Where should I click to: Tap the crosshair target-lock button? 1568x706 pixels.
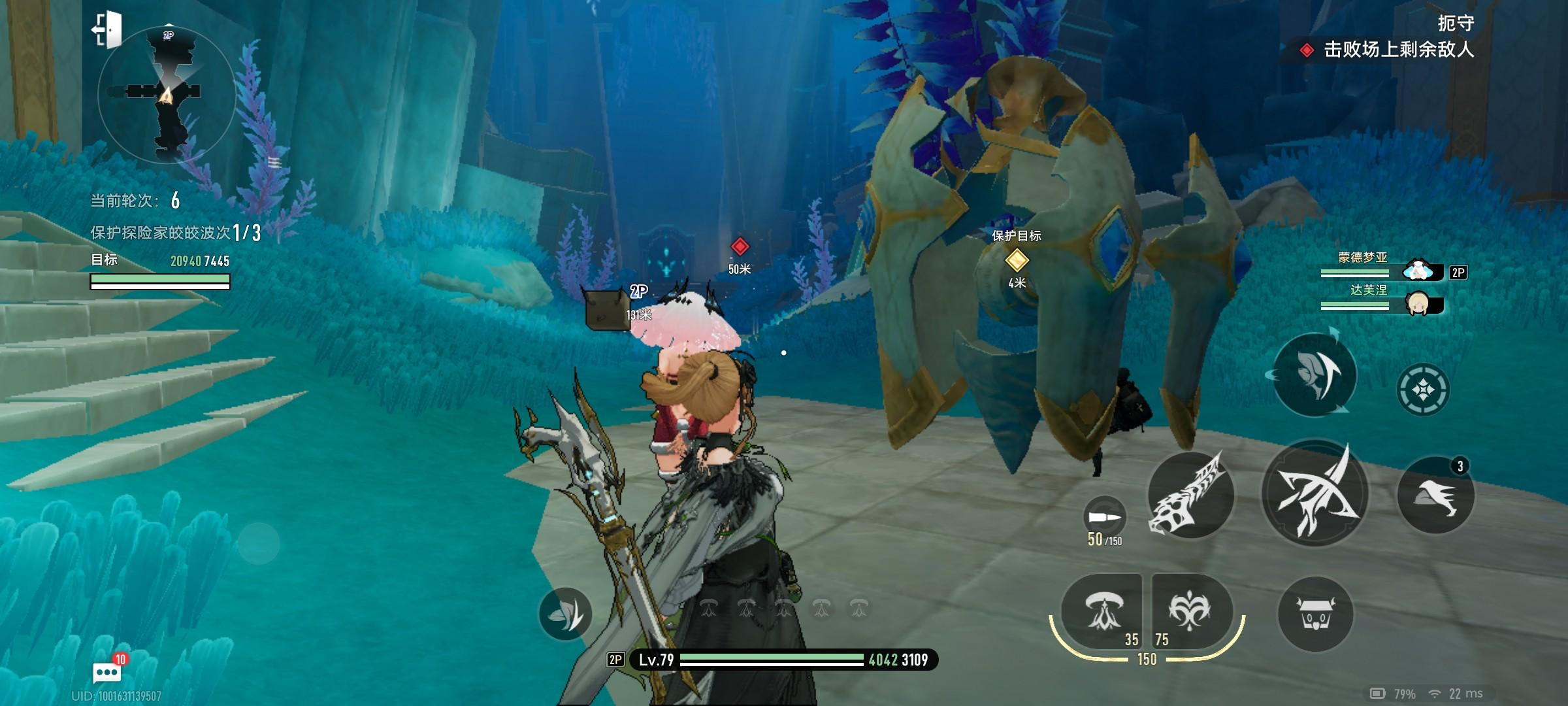point(1423,390)
